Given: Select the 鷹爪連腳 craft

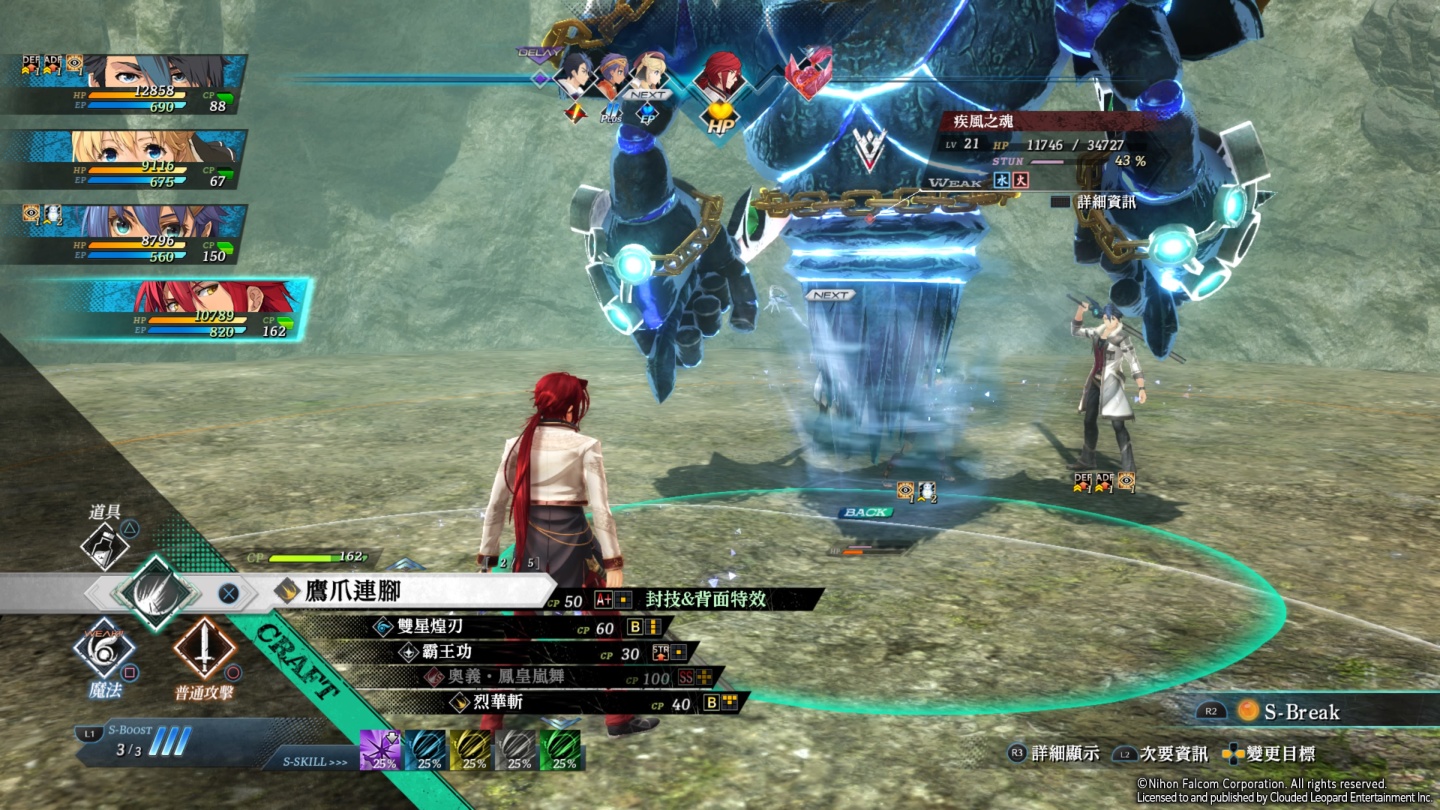Looking at the screenshot, I should pos(353,591).
